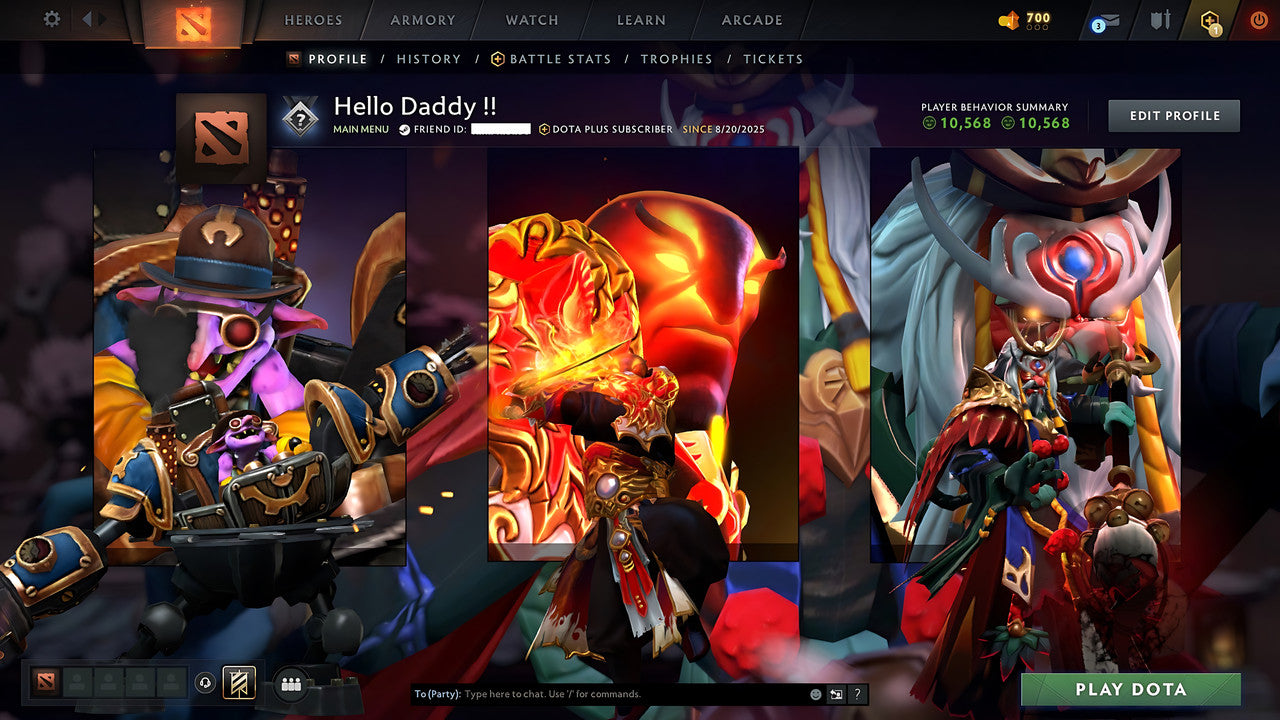Toggle party voice chat headset icon
The image size is (1280, 720).
point(205,682)
